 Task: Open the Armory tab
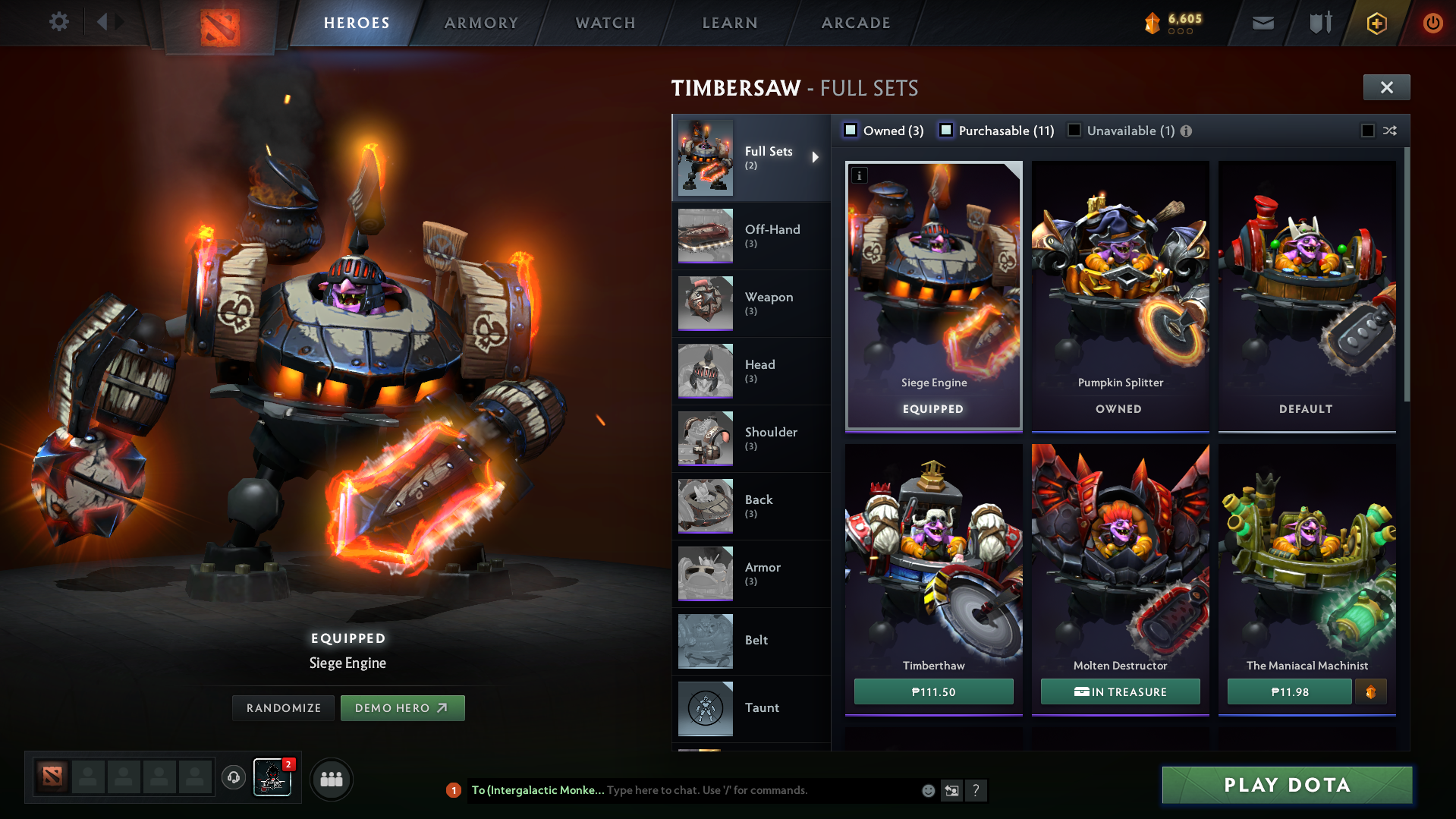tap(481, 23)
